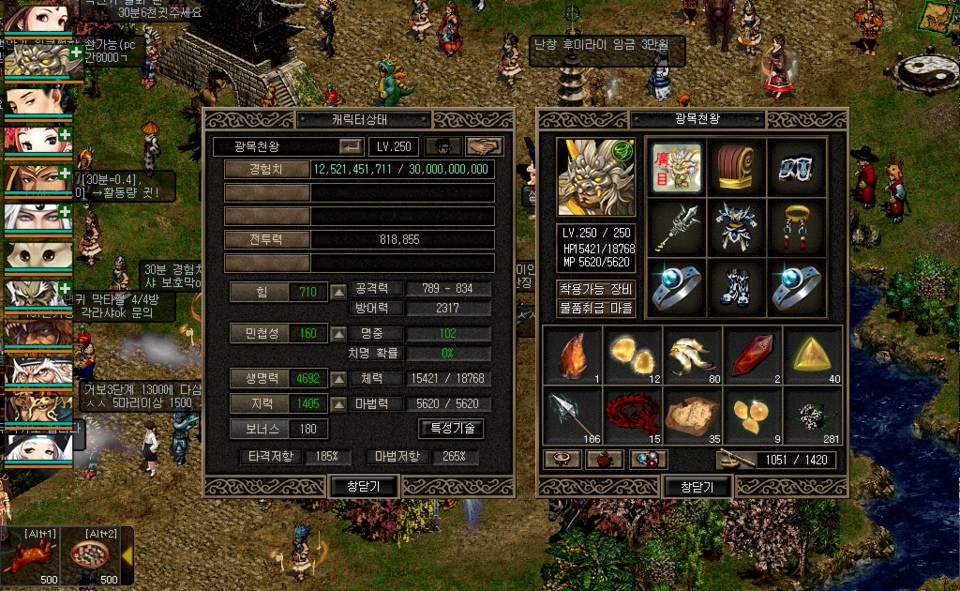
Task: Close the 광목천왕 inventory window (창닫기)
Action: pos(697,487)
